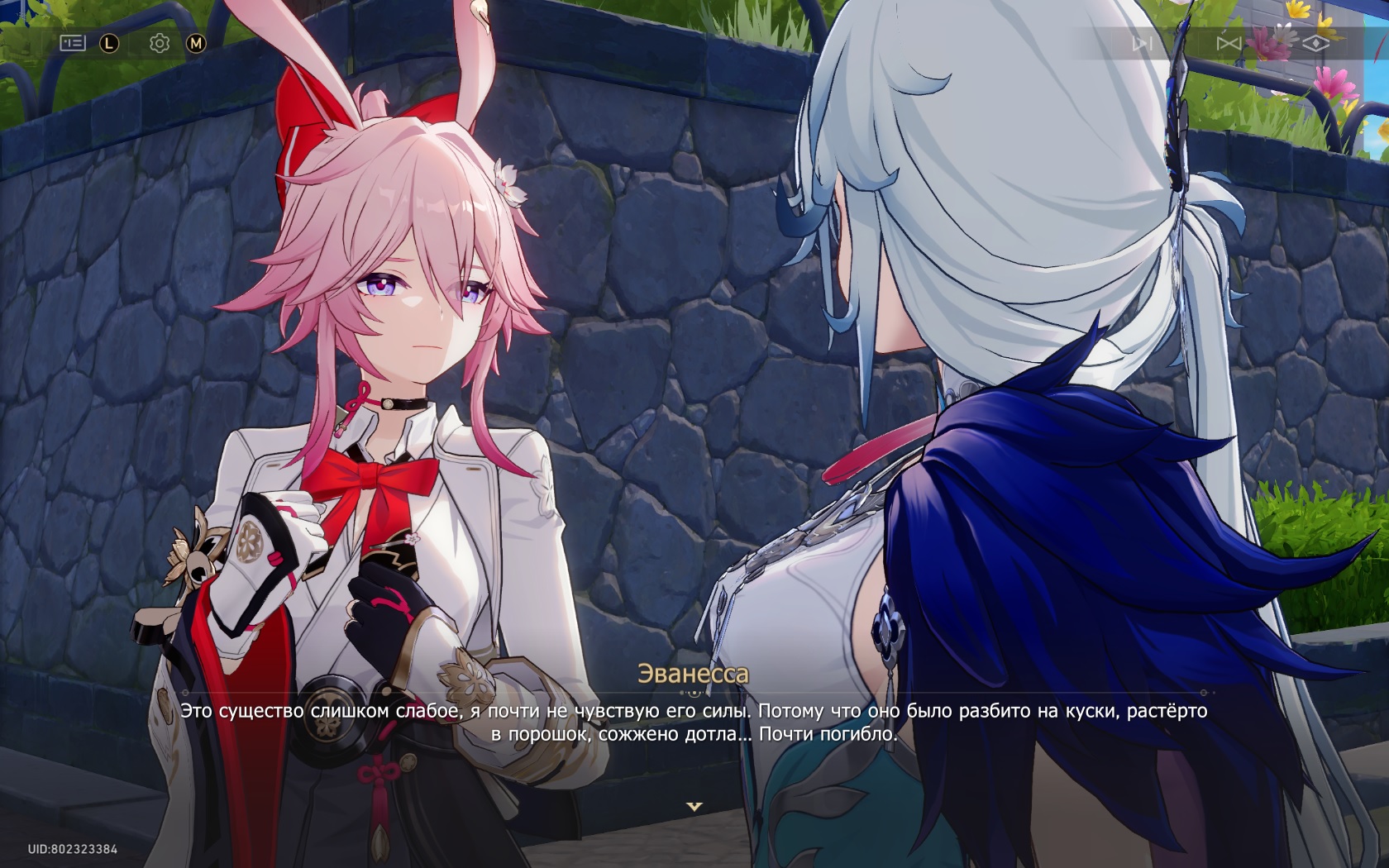Open the dialogue log icon
Image resolution: width=1389 pixels, height=868 pixels.
[73, 43]
